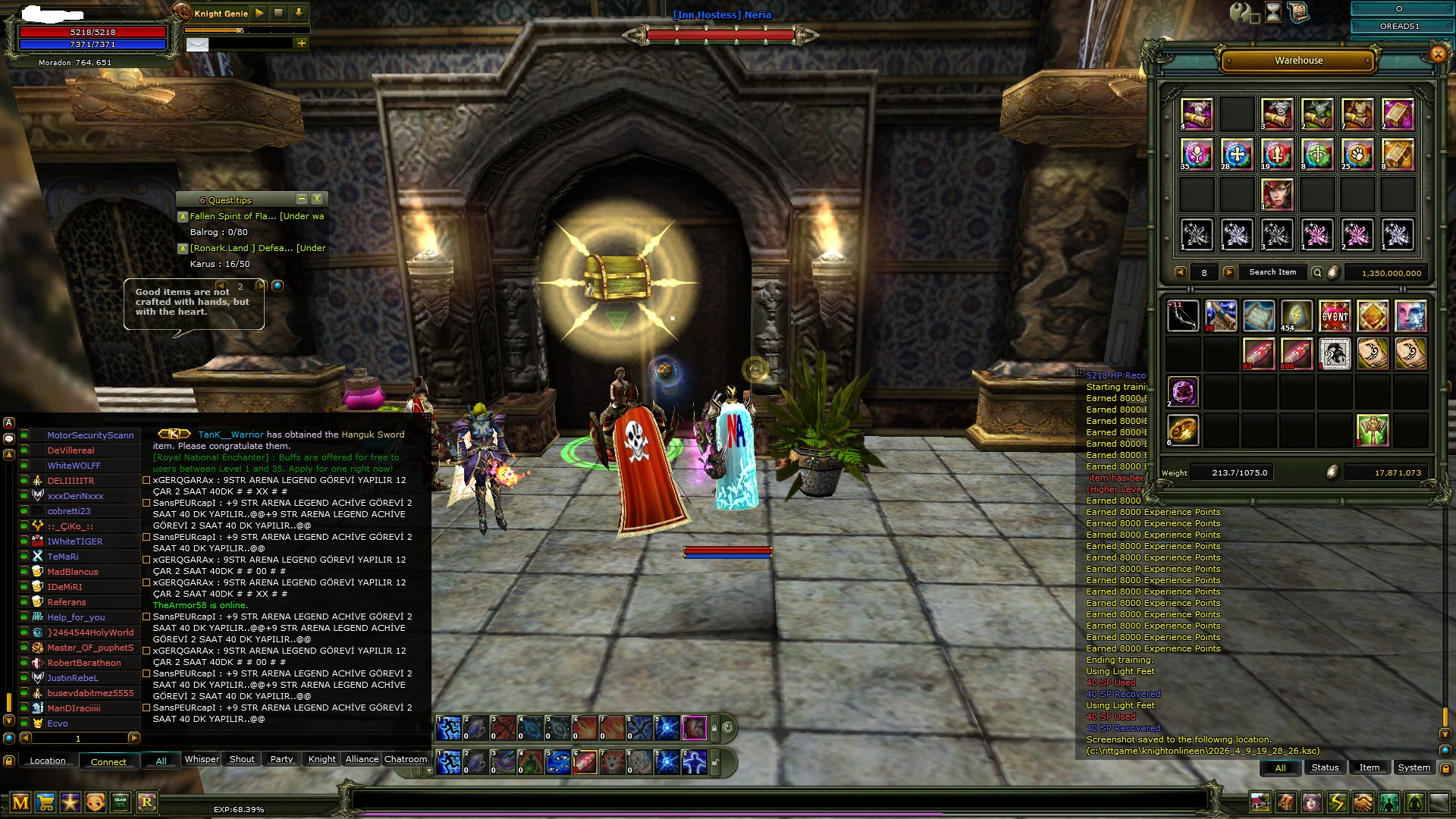
Task: Click the magnifier icon beside Search Item
Action: click(x=1317, y=272)
